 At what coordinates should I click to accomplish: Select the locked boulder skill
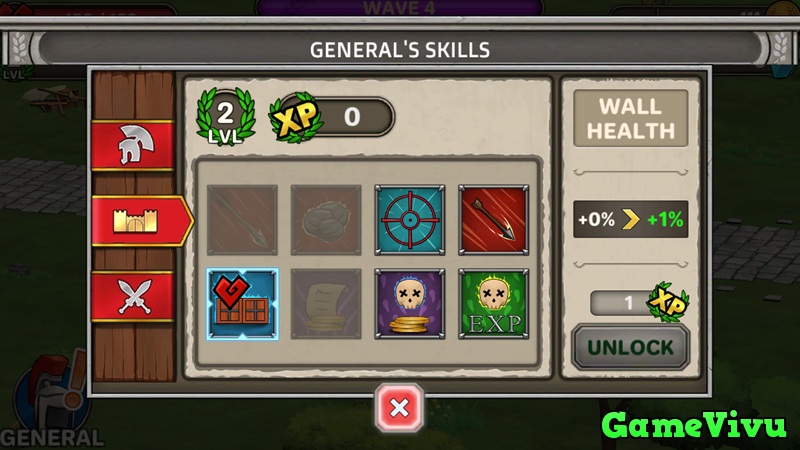(325, 218)
